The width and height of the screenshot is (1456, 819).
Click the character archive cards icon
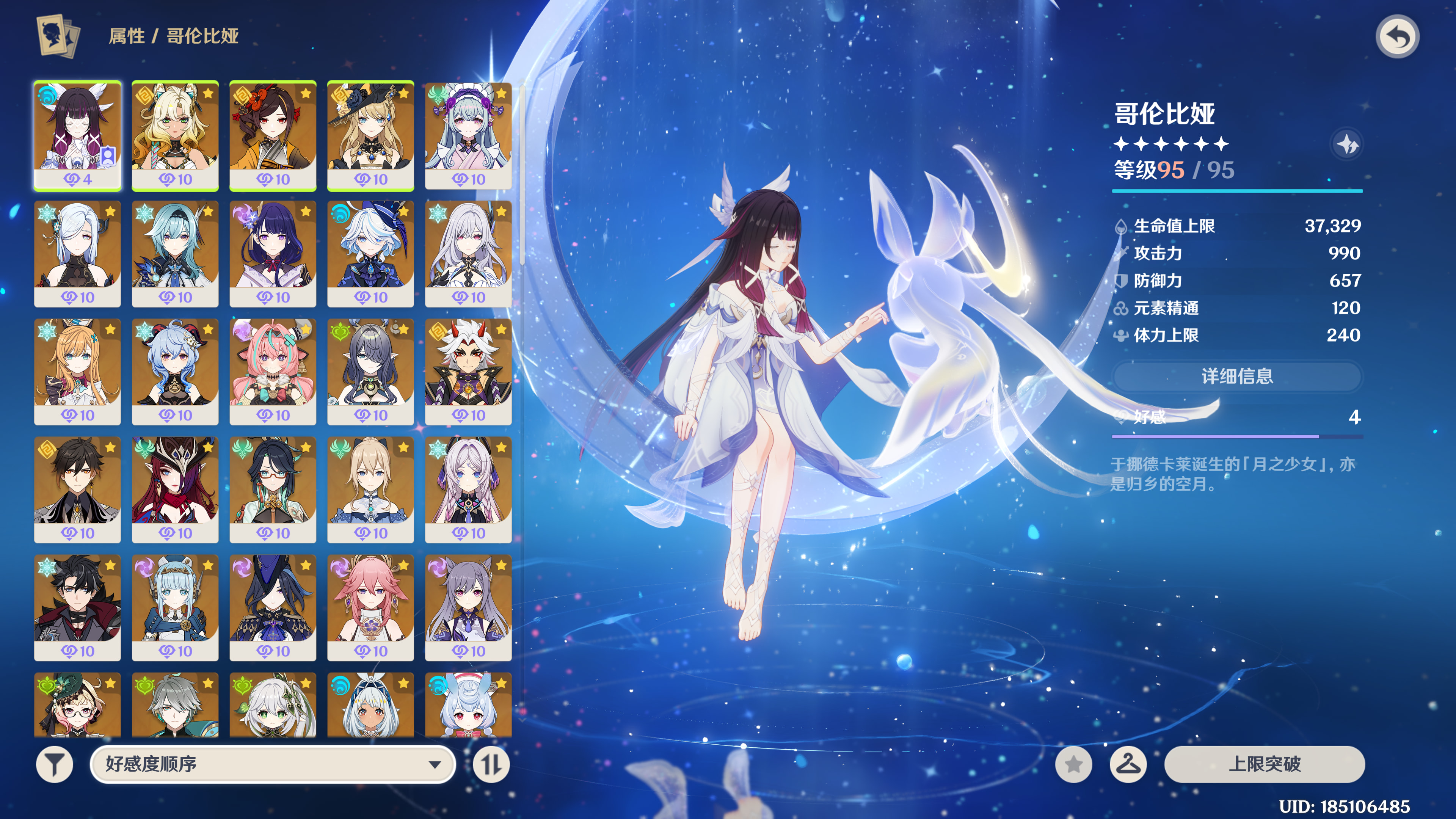pos(58,36)
